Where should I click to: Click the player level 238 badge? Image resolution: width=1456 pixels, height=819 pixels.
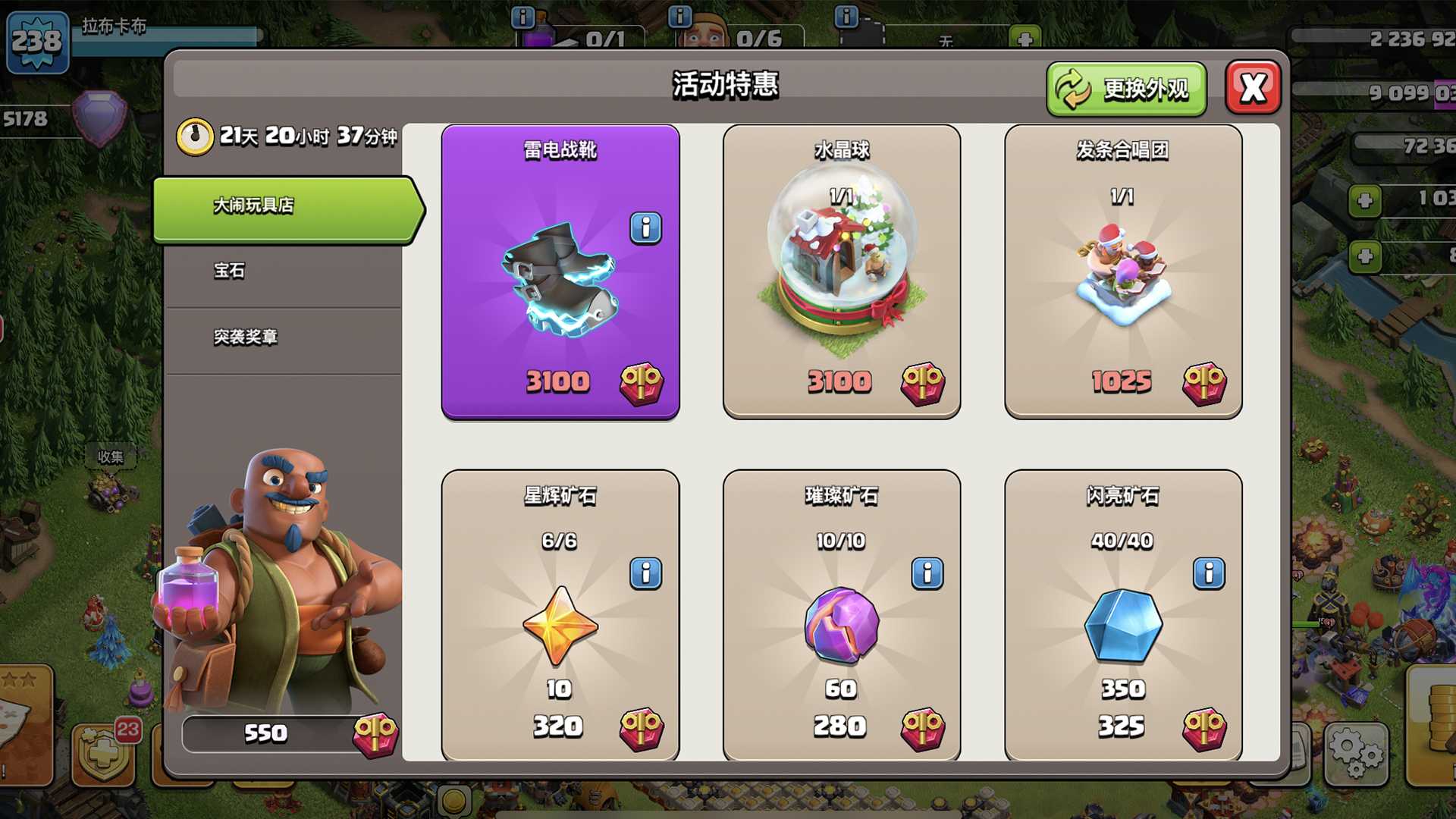[37, 42]
